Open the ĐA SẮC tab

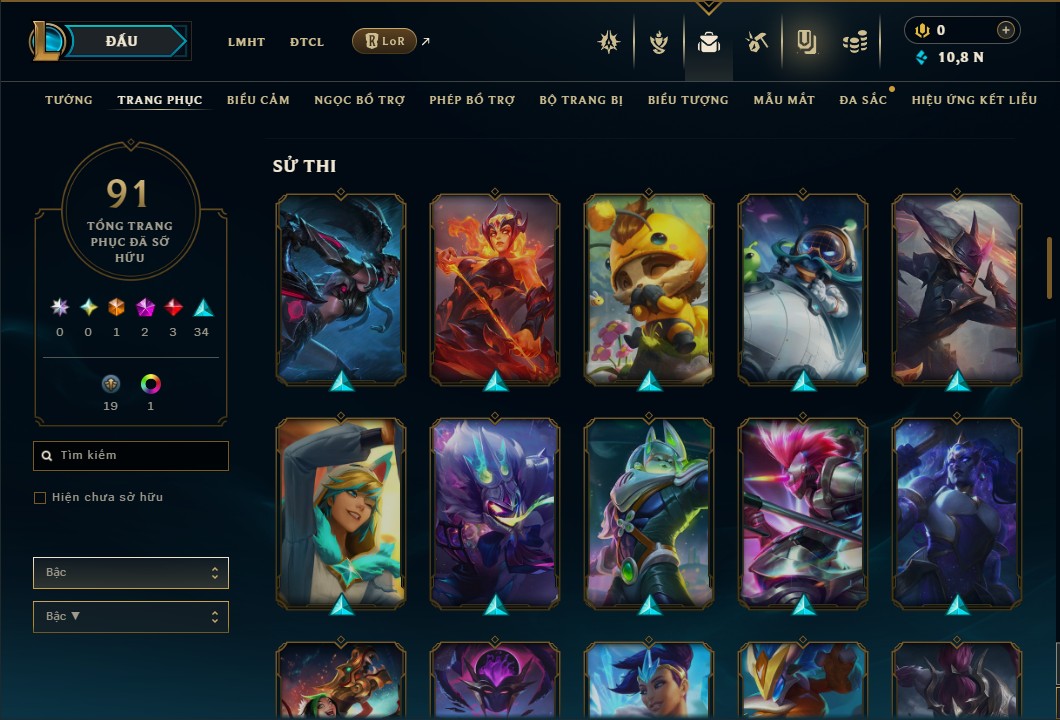pyautogui.click(x=863, y=100)
